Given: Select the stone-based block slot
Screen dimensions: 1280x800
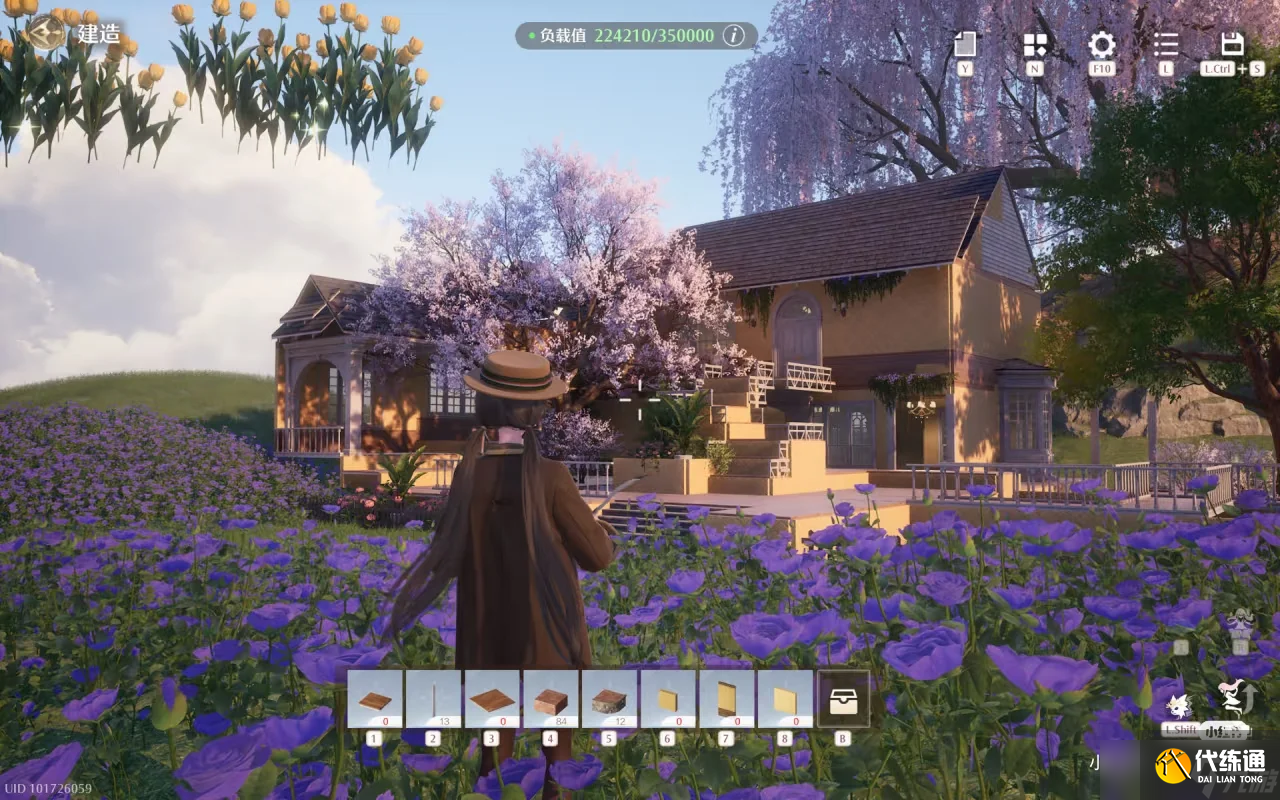Looking at the screenshot, I should 608,699.
